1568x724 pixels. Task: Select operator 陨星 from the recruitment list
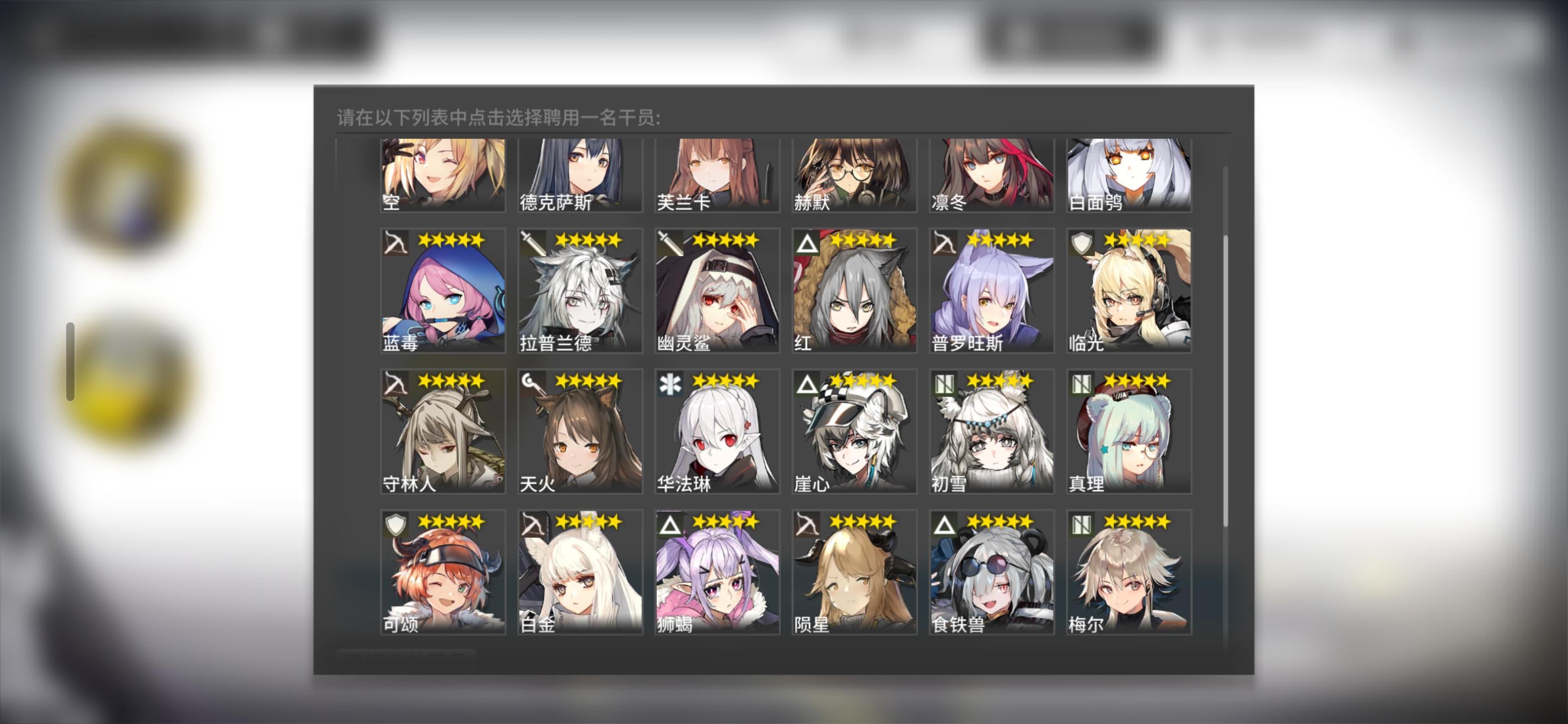853,572
